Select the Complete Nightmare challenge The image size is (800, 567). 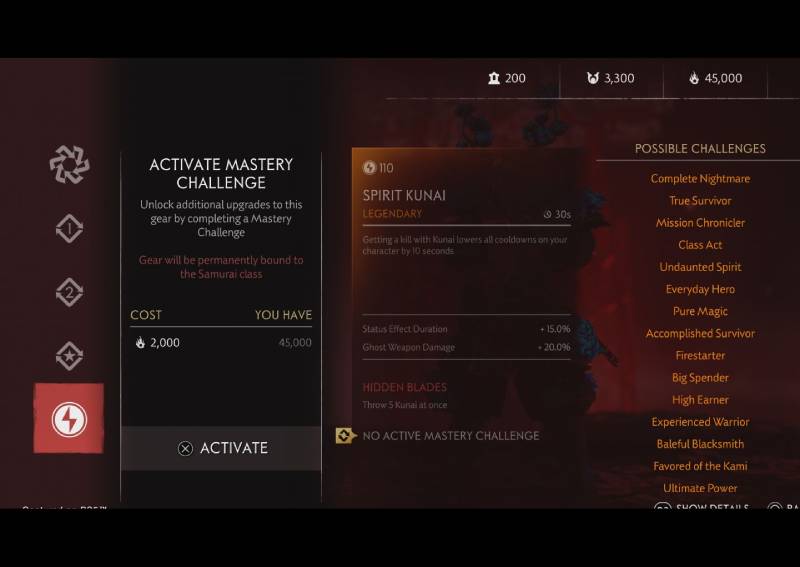(x=700, y=179)
